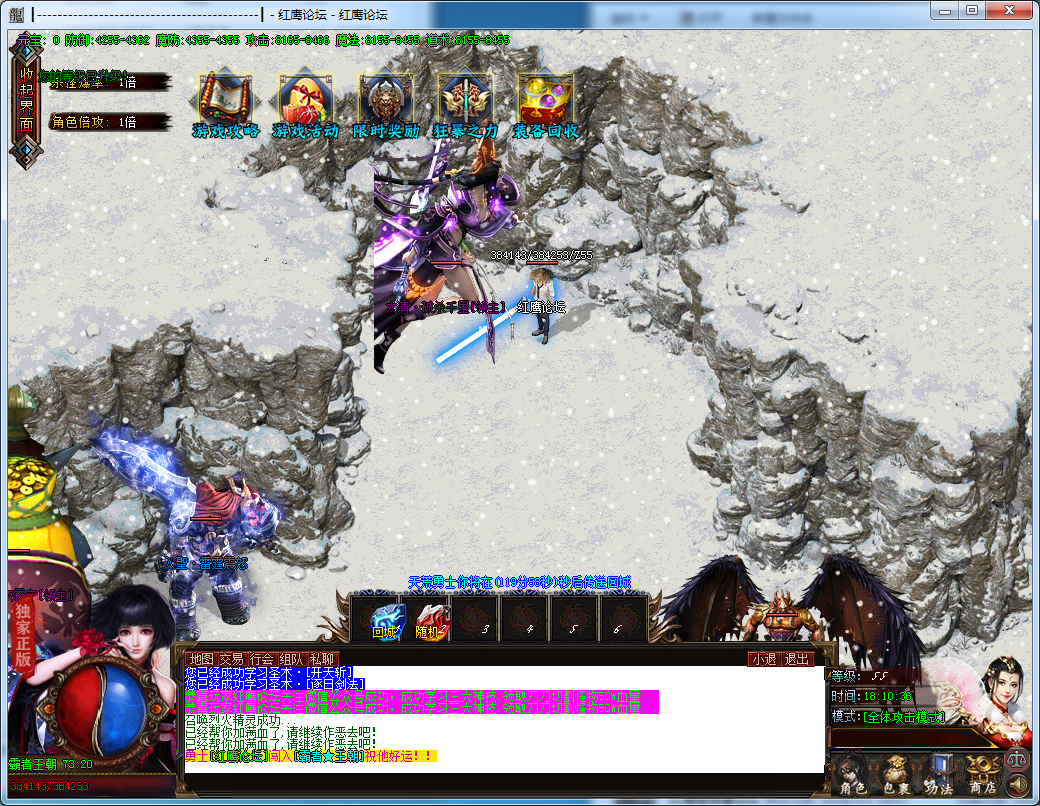The image size is (1040, 806).
Task: Open the 角色 character panel
Action: click(x=853, y=774)
